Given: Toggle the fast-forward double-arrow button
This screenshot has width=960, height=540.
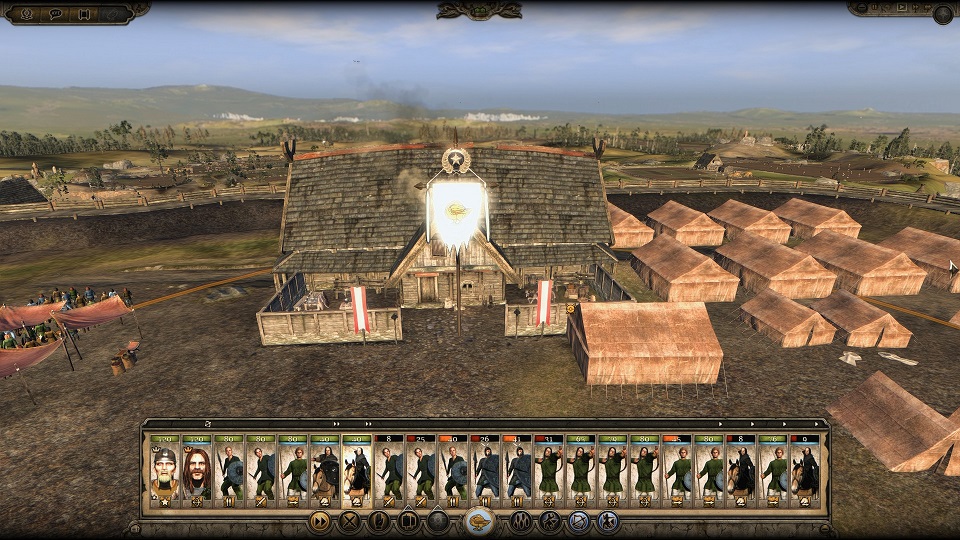Looking at the screenshot, I should pos(320,521).
